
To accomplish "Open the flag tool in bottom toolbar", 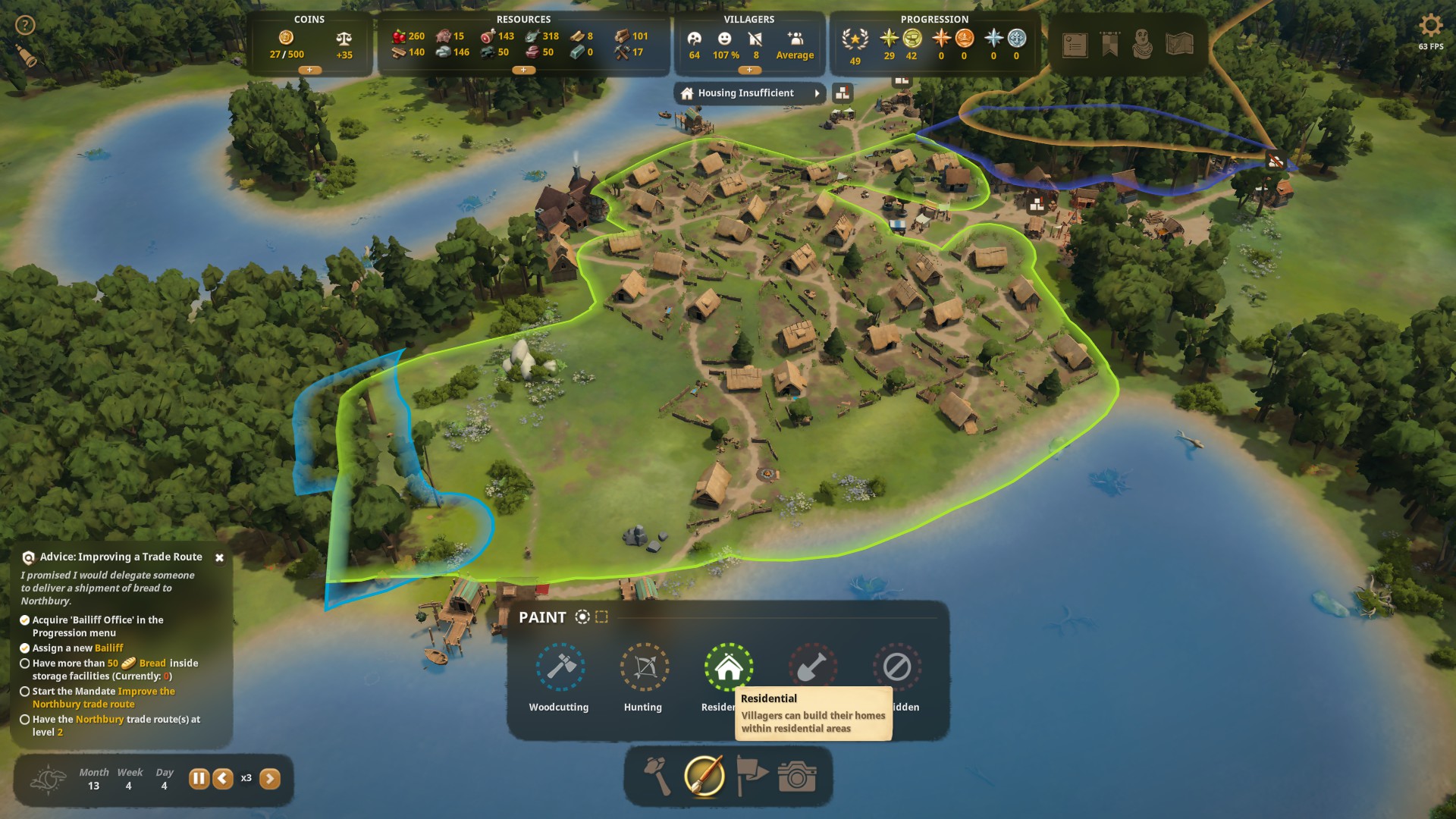I will (752, 777).
